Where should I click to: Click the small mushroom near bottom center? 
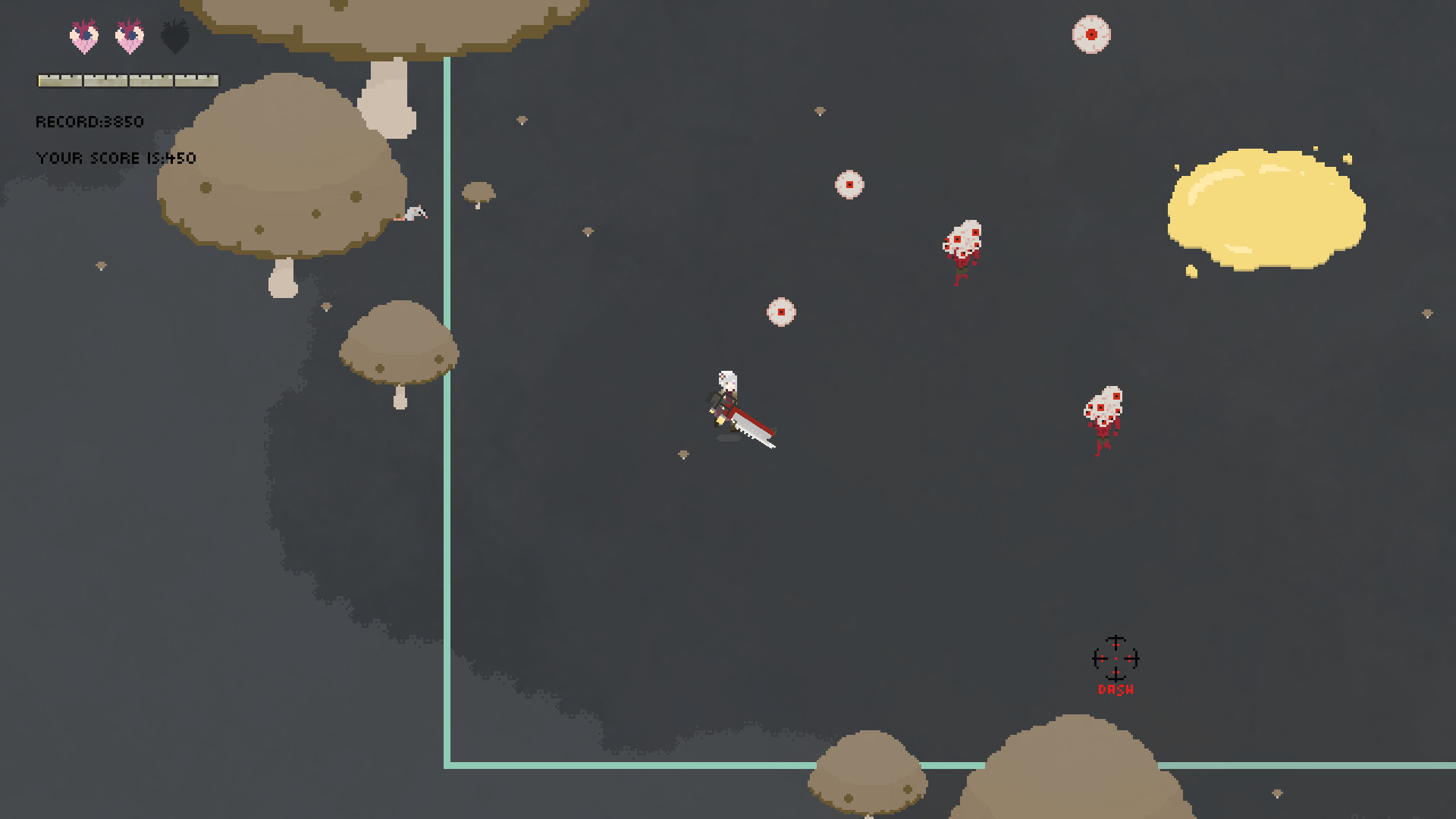[871, 770]
